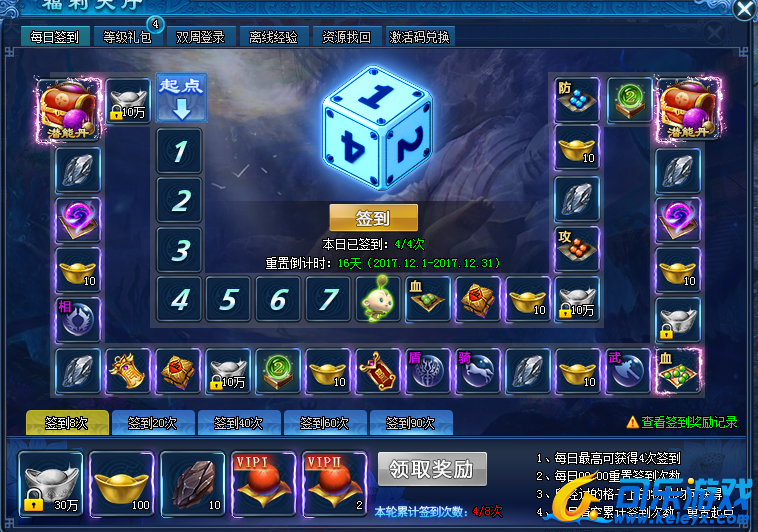Open the 双周登录 tab

200,37
